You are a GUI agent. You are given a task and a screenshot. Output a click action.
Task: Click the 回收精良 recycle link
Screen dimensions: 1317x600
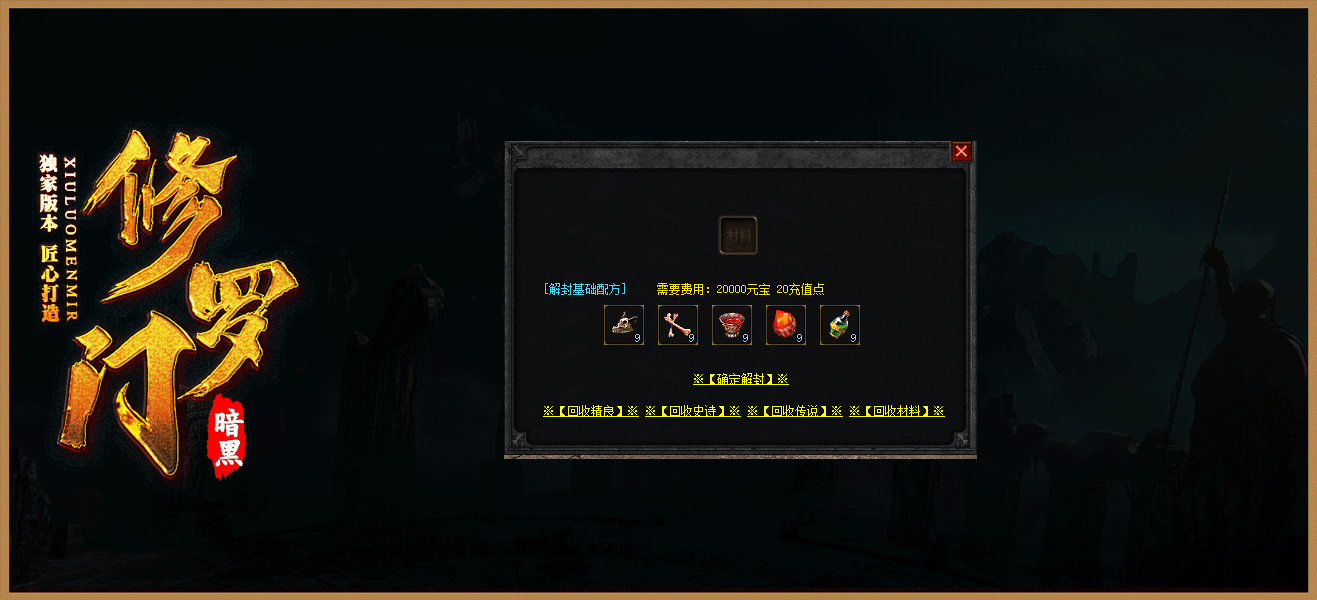590,411
